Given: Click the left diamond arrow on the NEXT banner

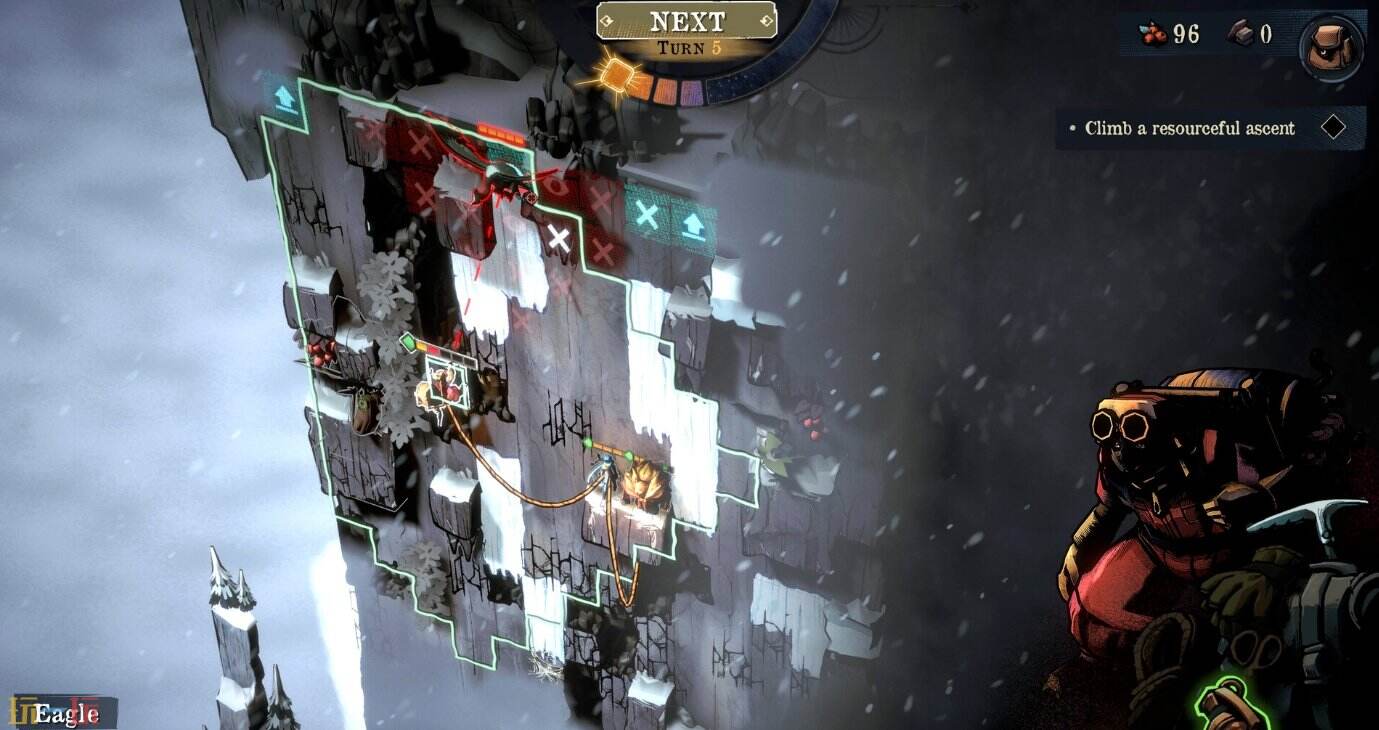Looking at the screenshot, I should [608, 20].
